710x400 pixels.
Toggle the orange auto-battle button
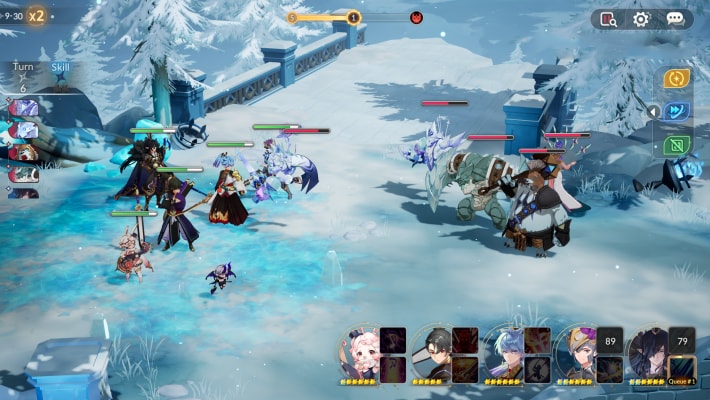tap(677, 78)
